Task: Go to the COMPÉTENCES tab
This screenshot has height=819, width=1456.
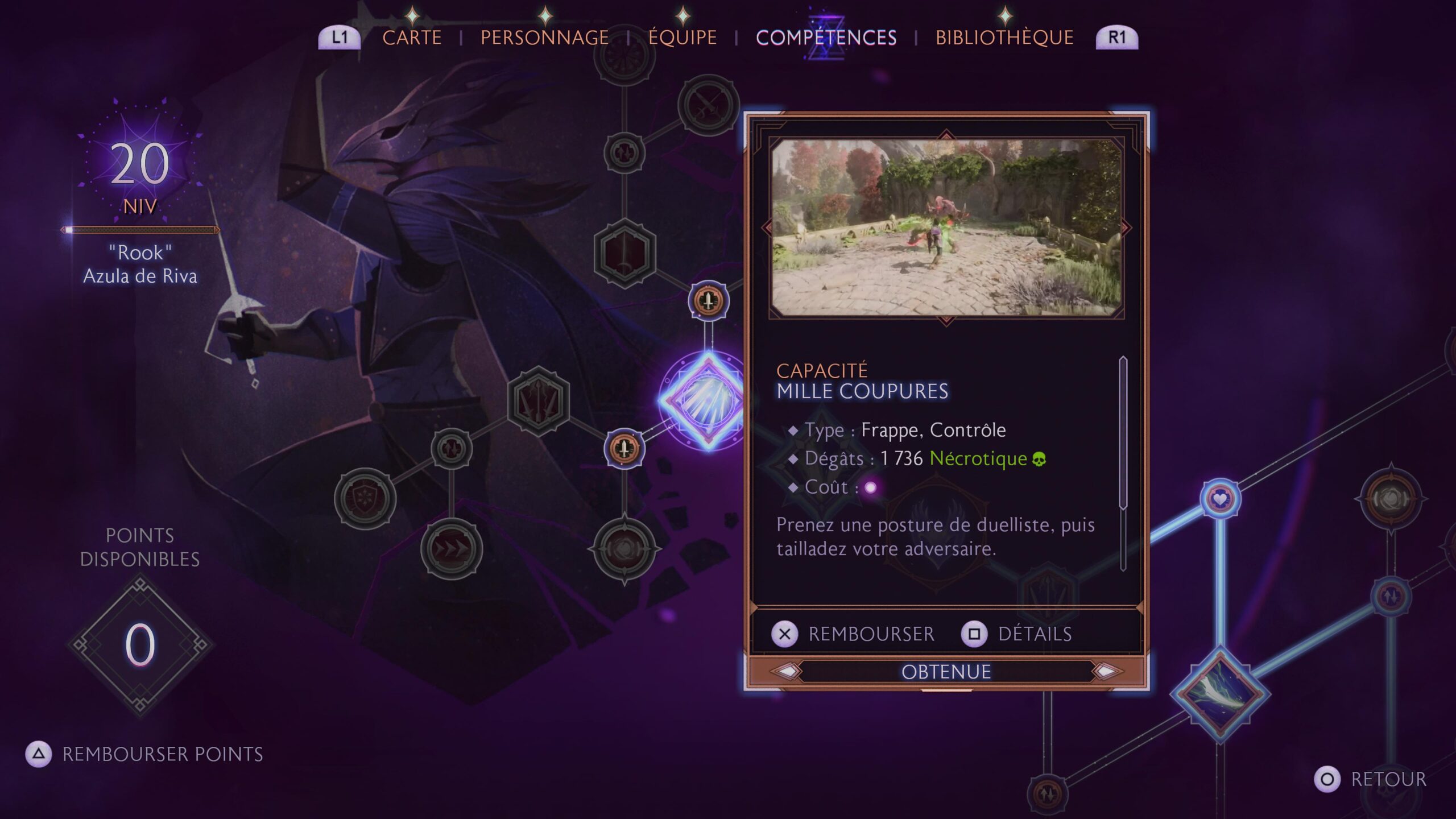Action: pos(826,38)
